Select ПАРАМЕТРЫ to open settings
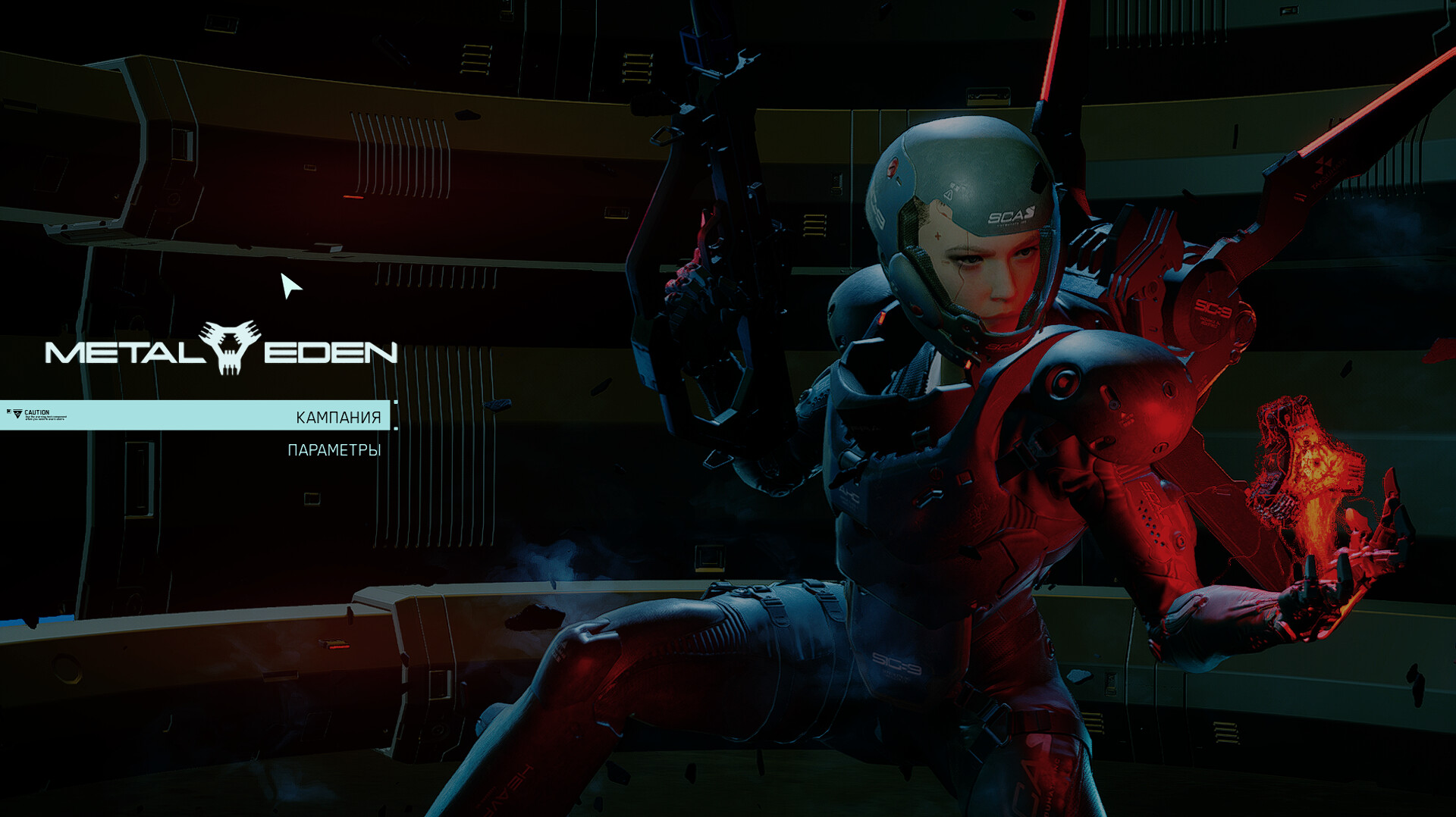This screenshot has width=1456, height=817. click(x=334, y=450)
